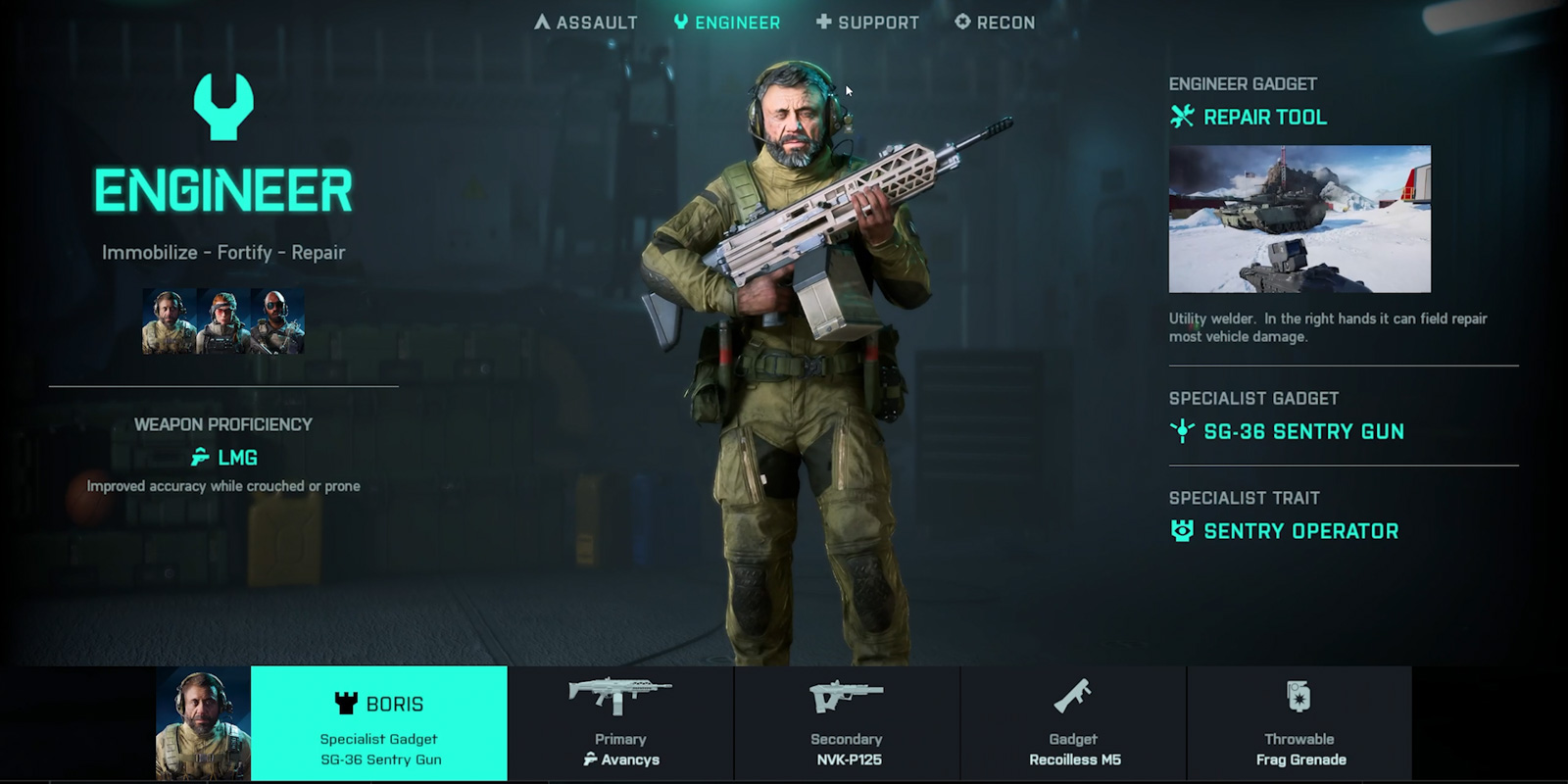Open the Support class tab
This screenshot has width=1568, height=784.
[x=869, y=22]
